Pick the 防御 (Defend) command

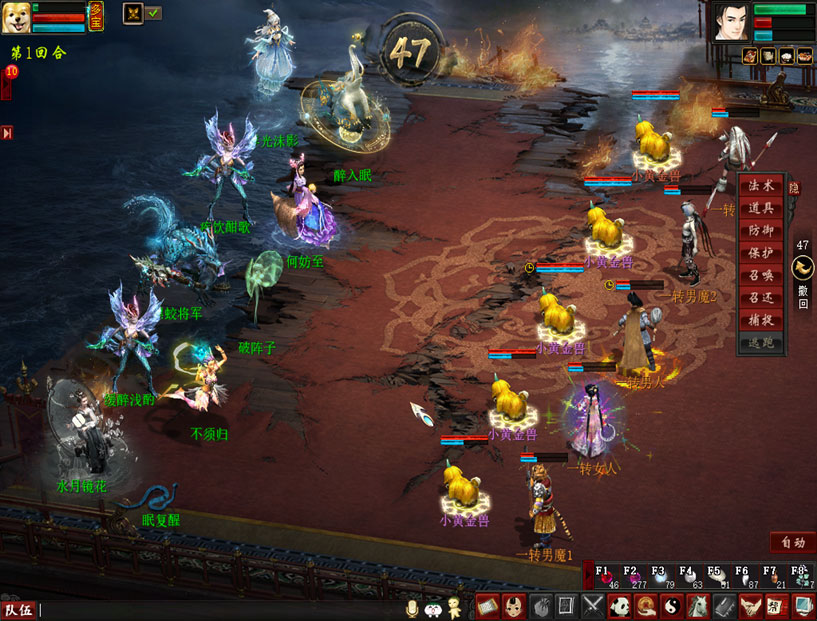click(x=761, y=230)
